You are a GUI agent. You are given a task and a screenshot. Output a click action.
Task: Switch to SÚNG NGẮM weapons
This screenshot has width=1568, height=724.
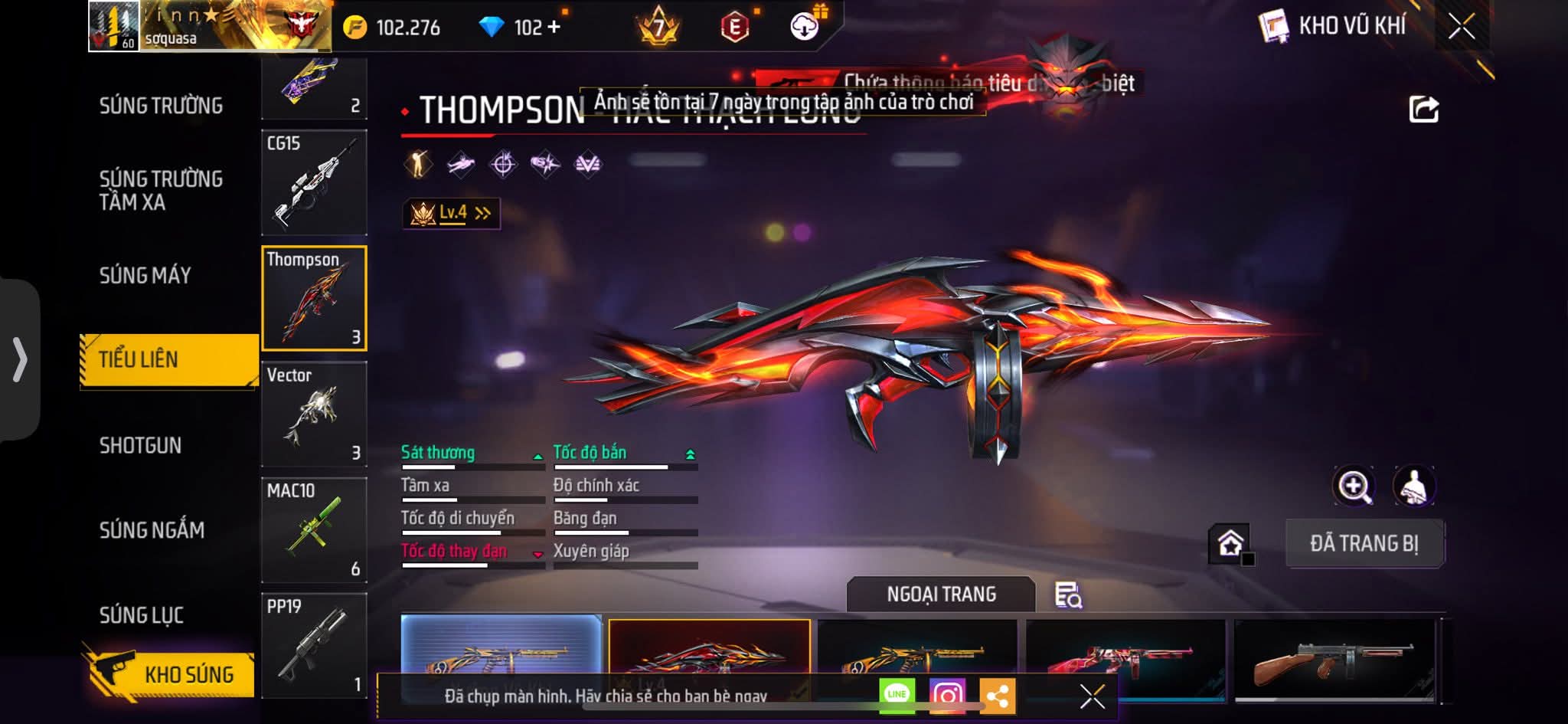(152, 529)
